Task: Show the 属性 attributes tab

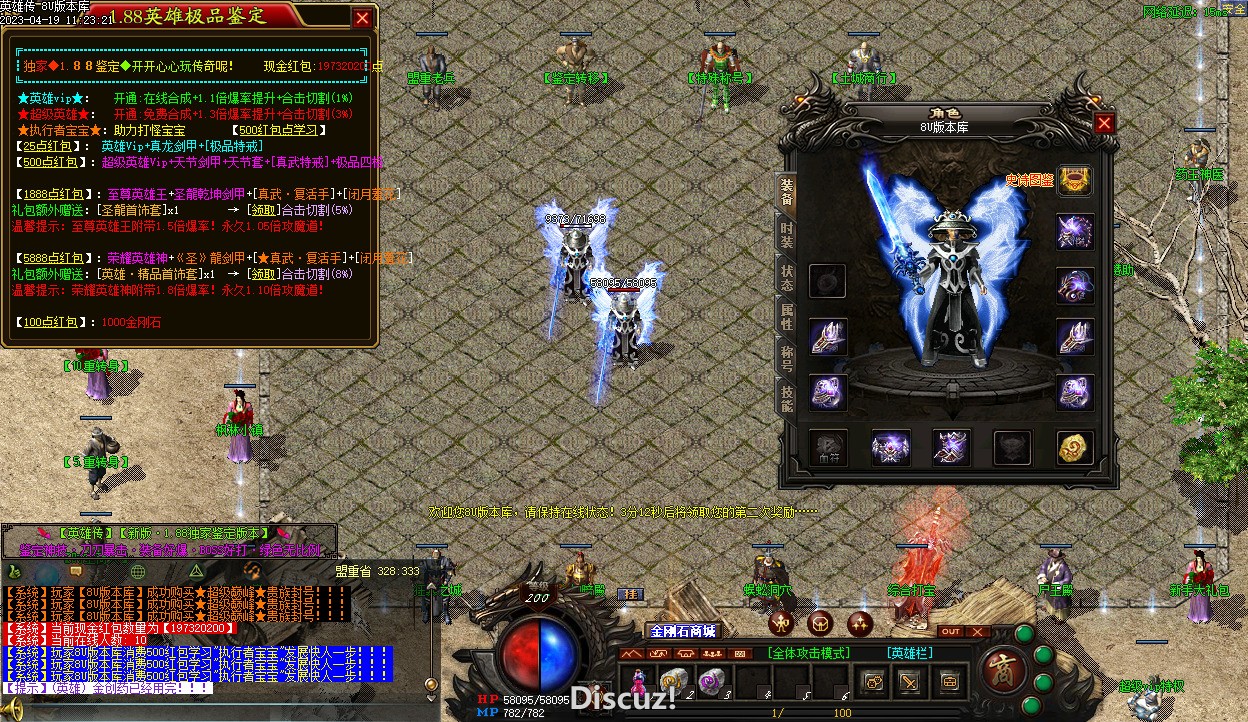Action: coord(787,319)
